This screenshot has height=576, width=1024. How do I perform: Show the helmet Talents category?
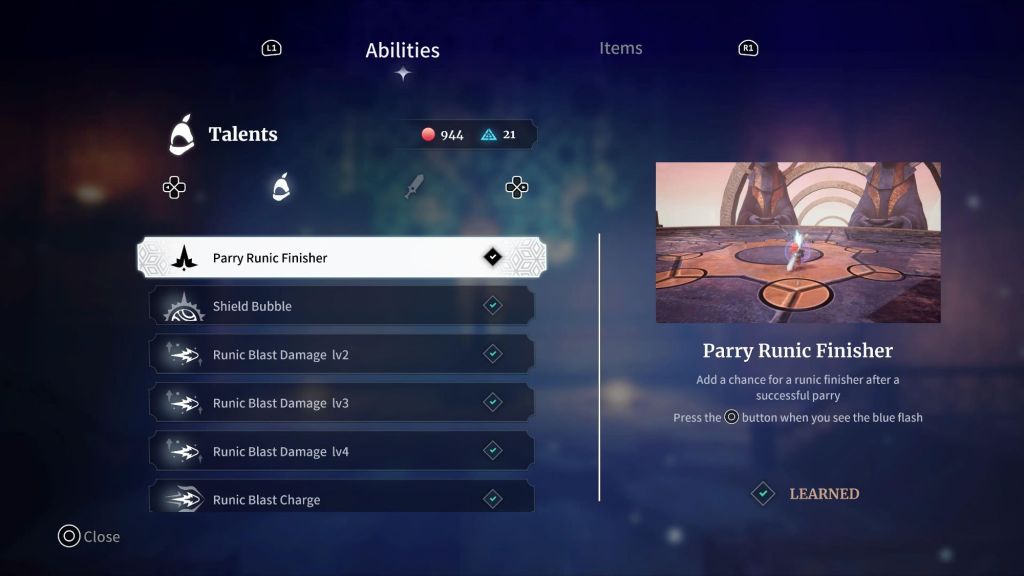pos(282,187)
